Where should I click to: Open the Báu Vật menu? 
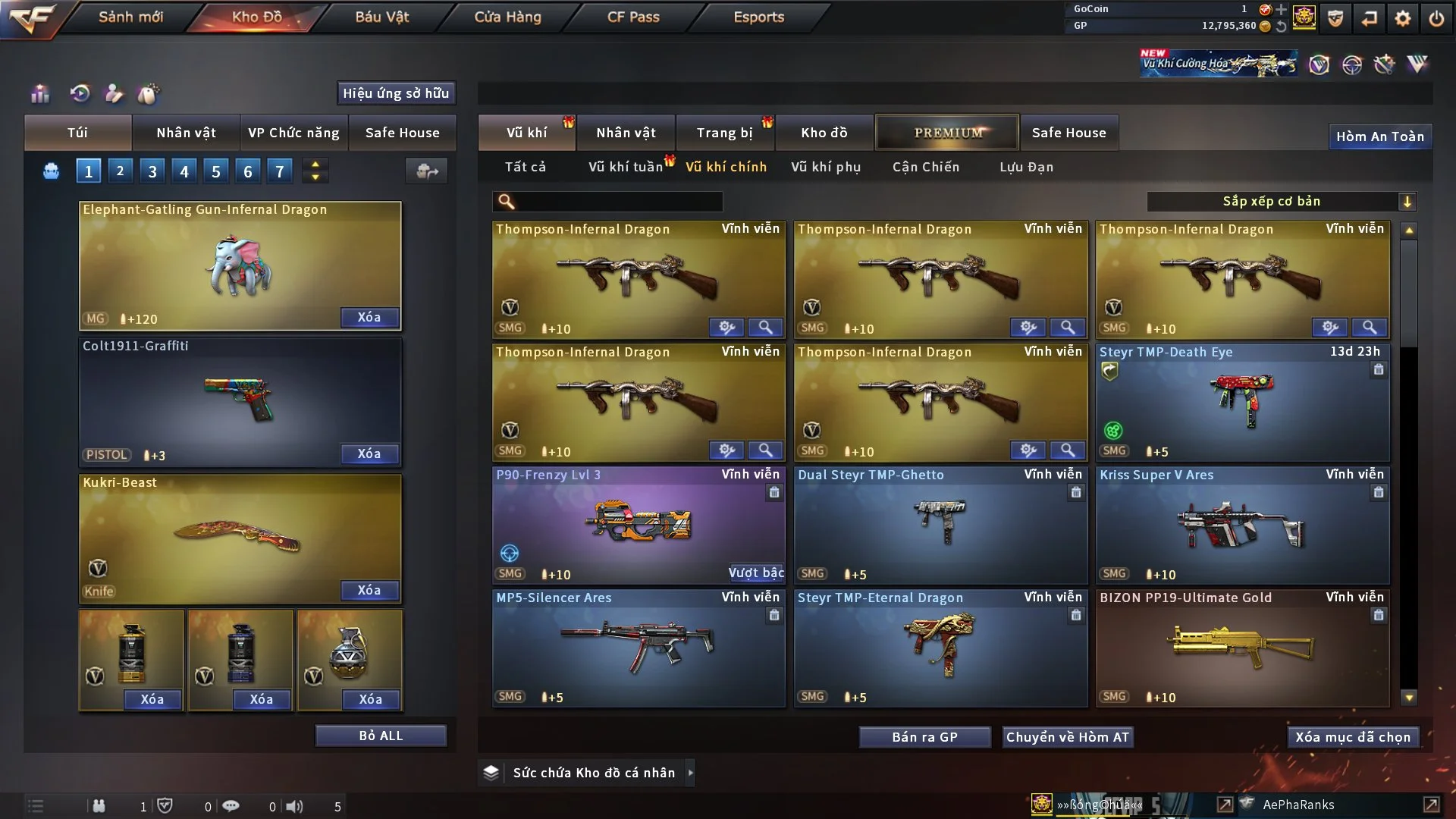[x=382, y=17]
